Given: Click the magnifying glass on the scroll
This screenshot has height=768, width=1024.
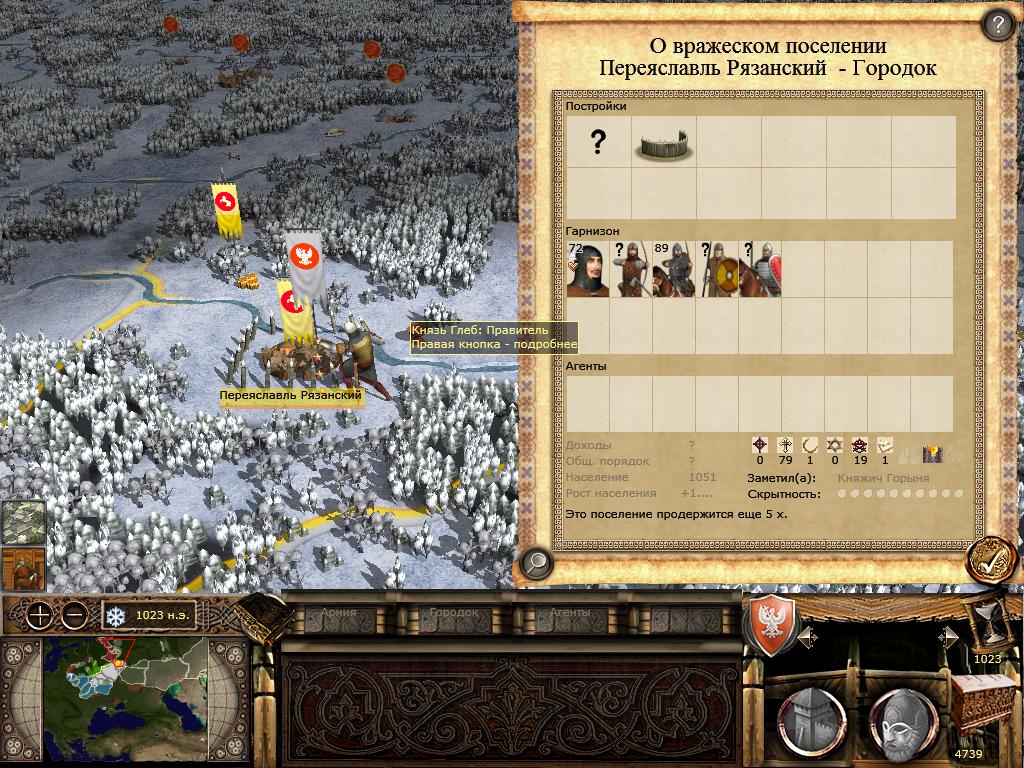Looking at the screenshot, I should pyautogui.click(x=537, y=562).
